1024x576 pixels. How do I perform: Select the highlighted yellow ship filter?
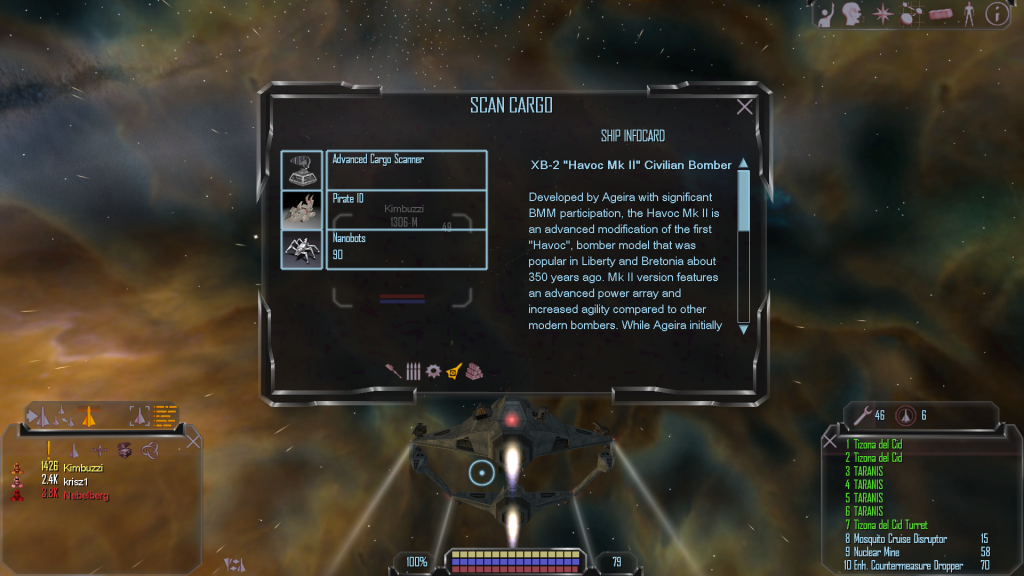454,371
